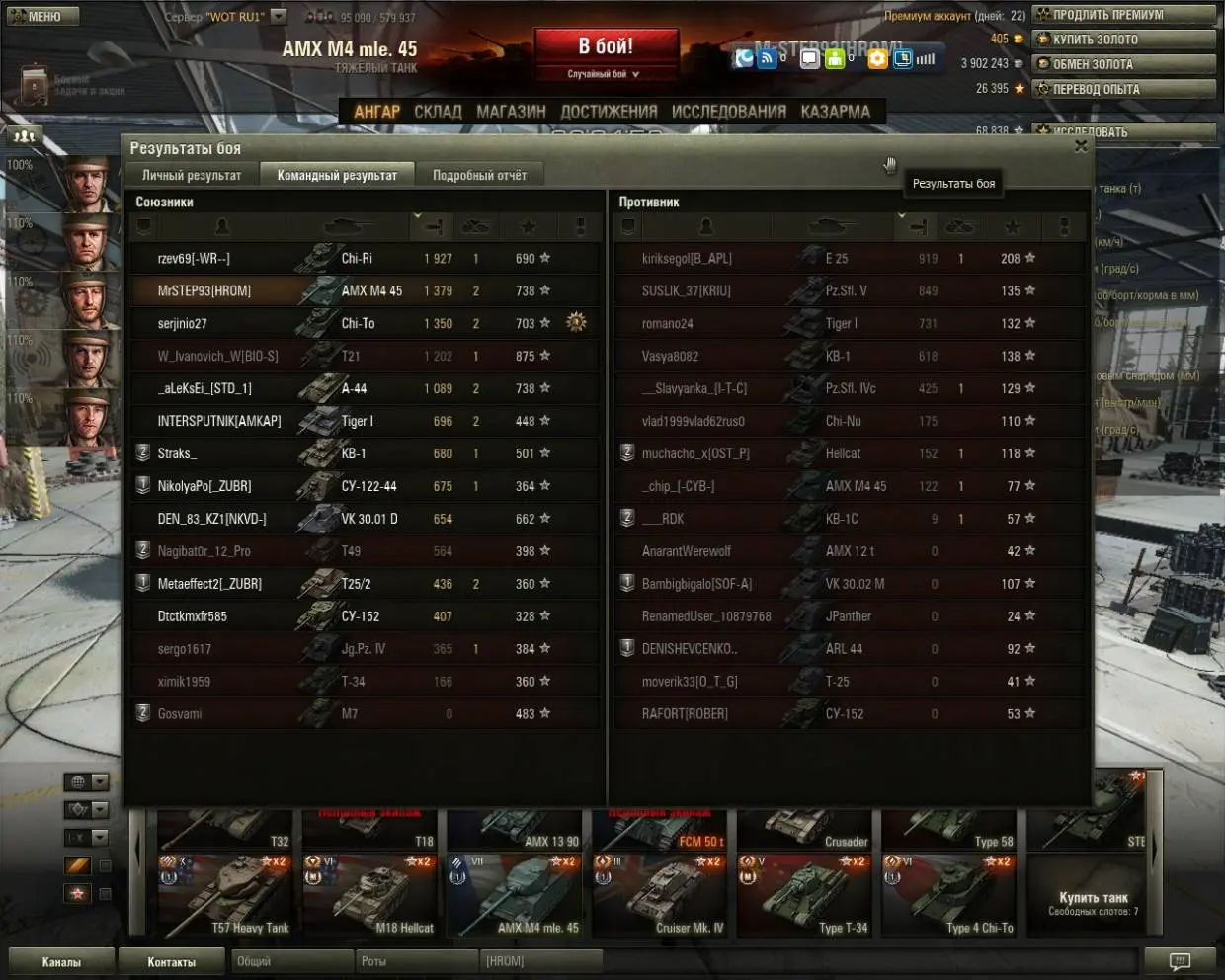Click ПЕРЕВОД ОПЫТА button
Viewport: 1225px width, 980px height.
pos(1124,89)
